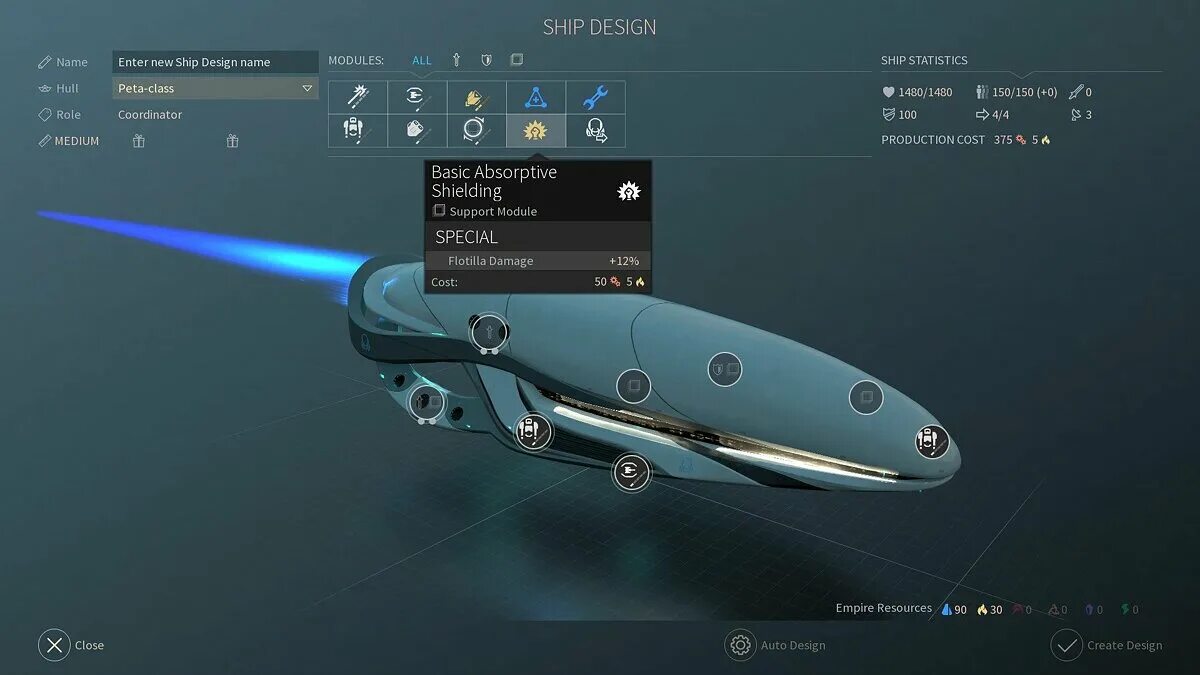Screen dimensions: 1200x675
Task: Select the upward arrow weapon slot
Action: coord(488,330)
